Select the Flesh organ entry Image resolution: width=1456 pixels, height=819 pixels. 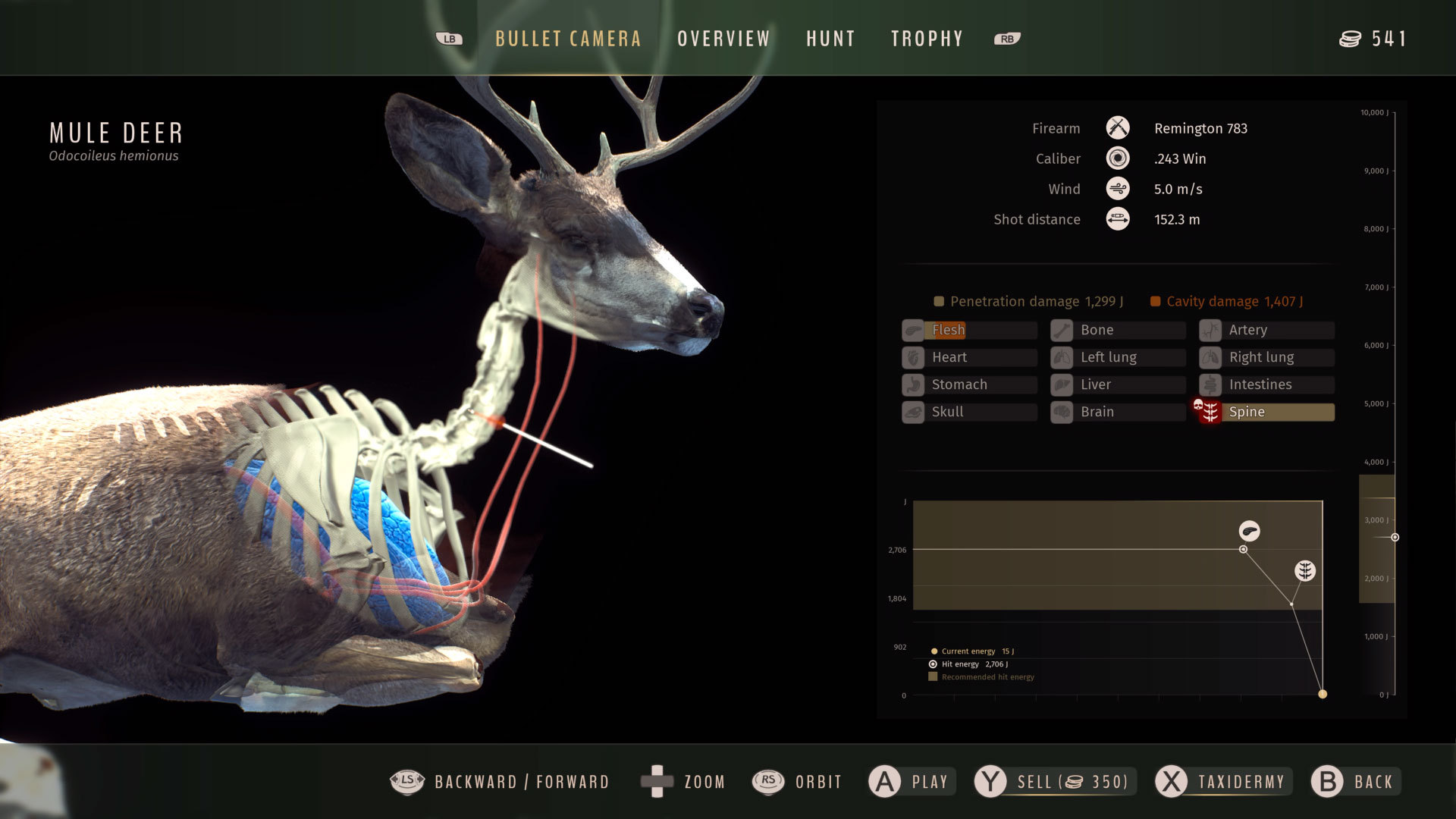tap(969, 330)
